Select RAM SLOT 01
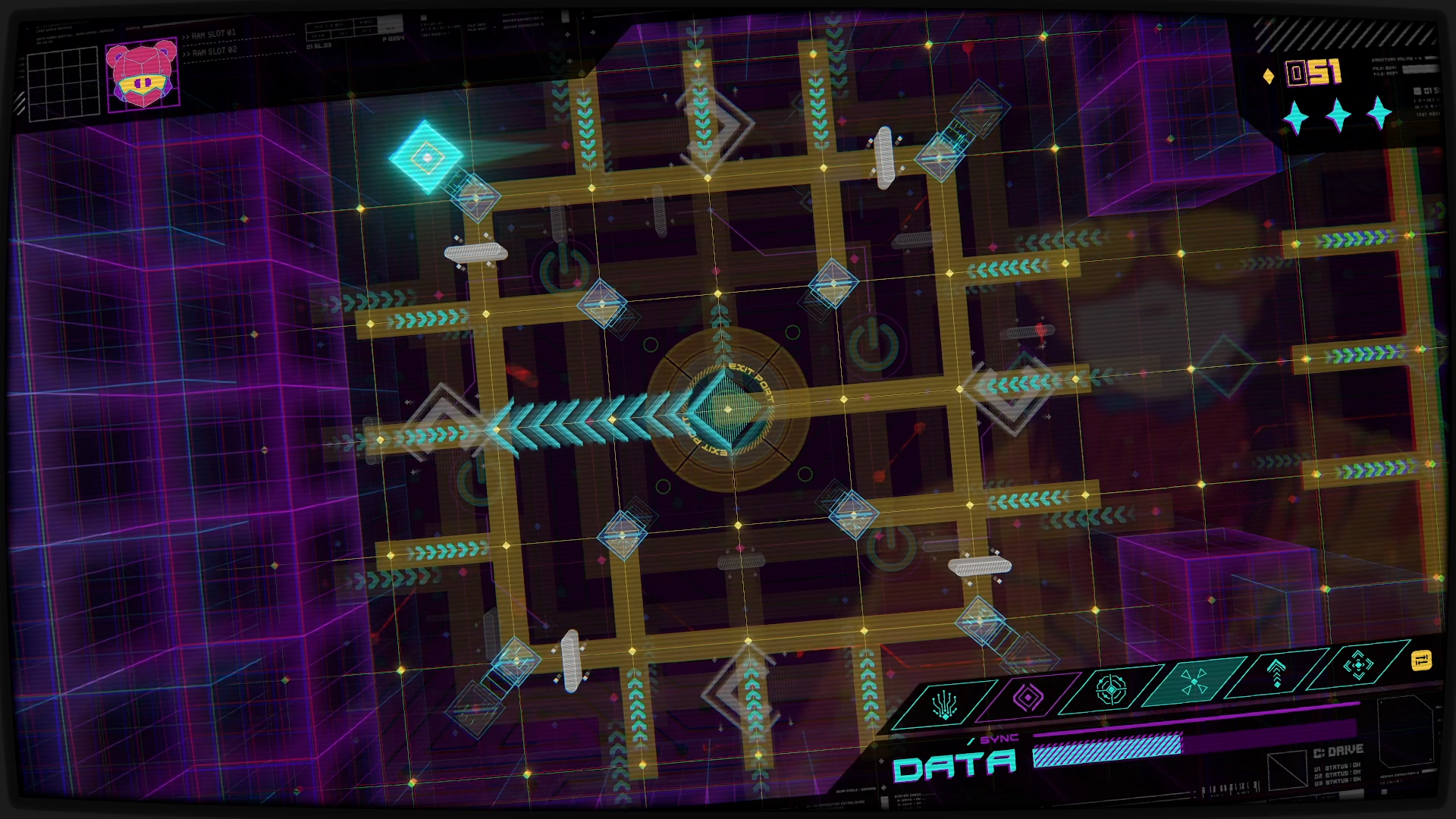The height and width of the screenshot is (819, 1456). coord(214,35)
